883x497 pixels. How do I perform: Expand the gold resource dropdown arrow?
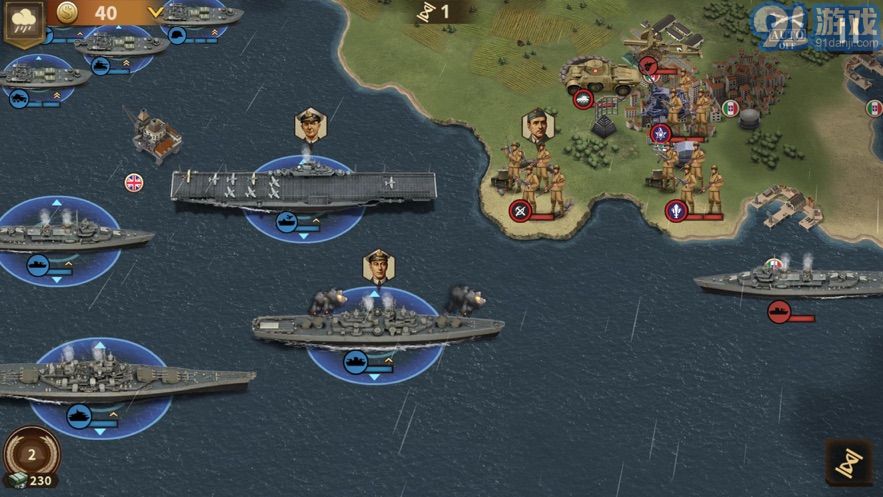pyautogui.click(x=154, y=13)
